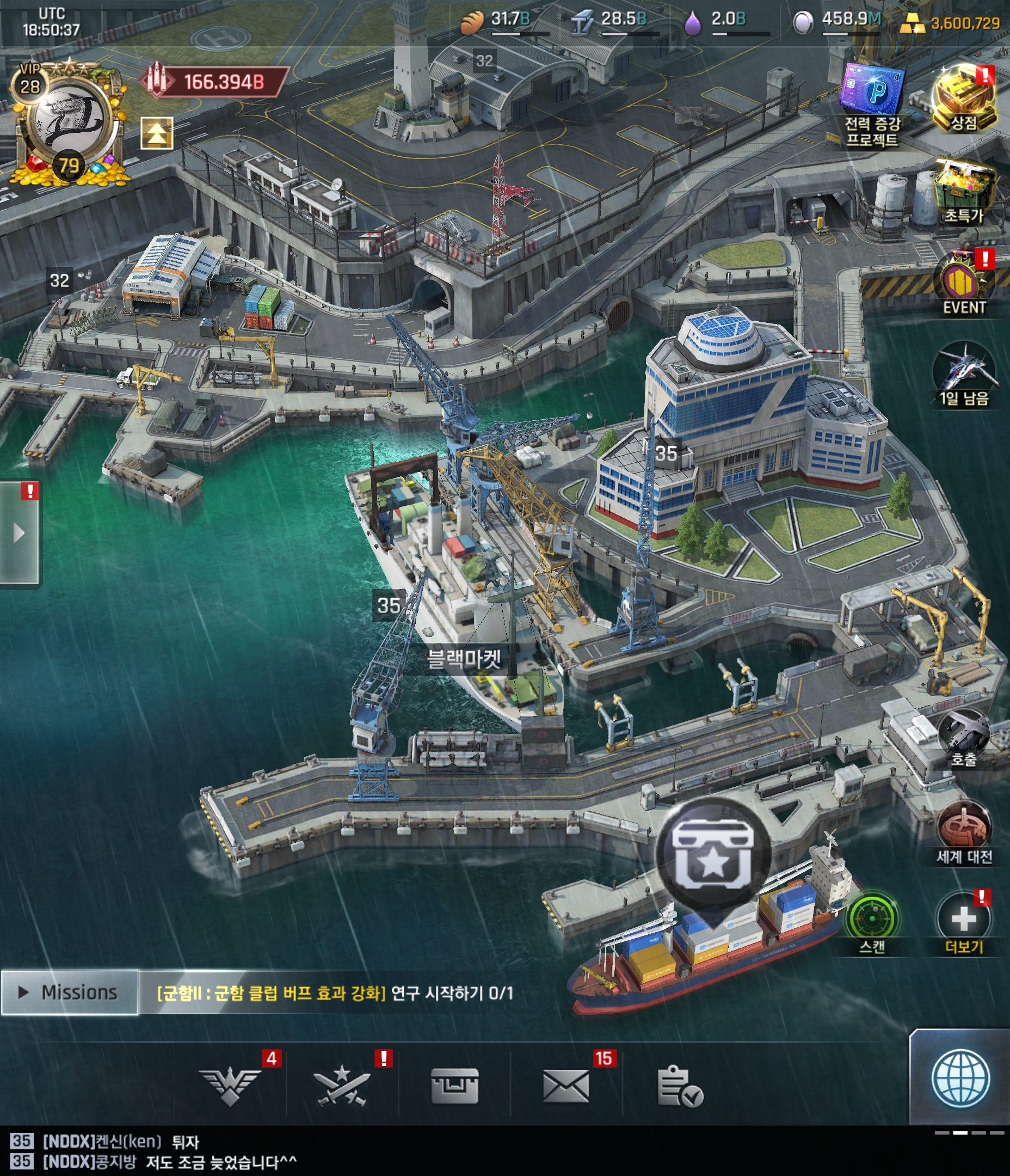Image resolution: width=1010 pixels, height=1176 pixels.
Task: Open the crossed swords battle menu
Action: 342,1085
